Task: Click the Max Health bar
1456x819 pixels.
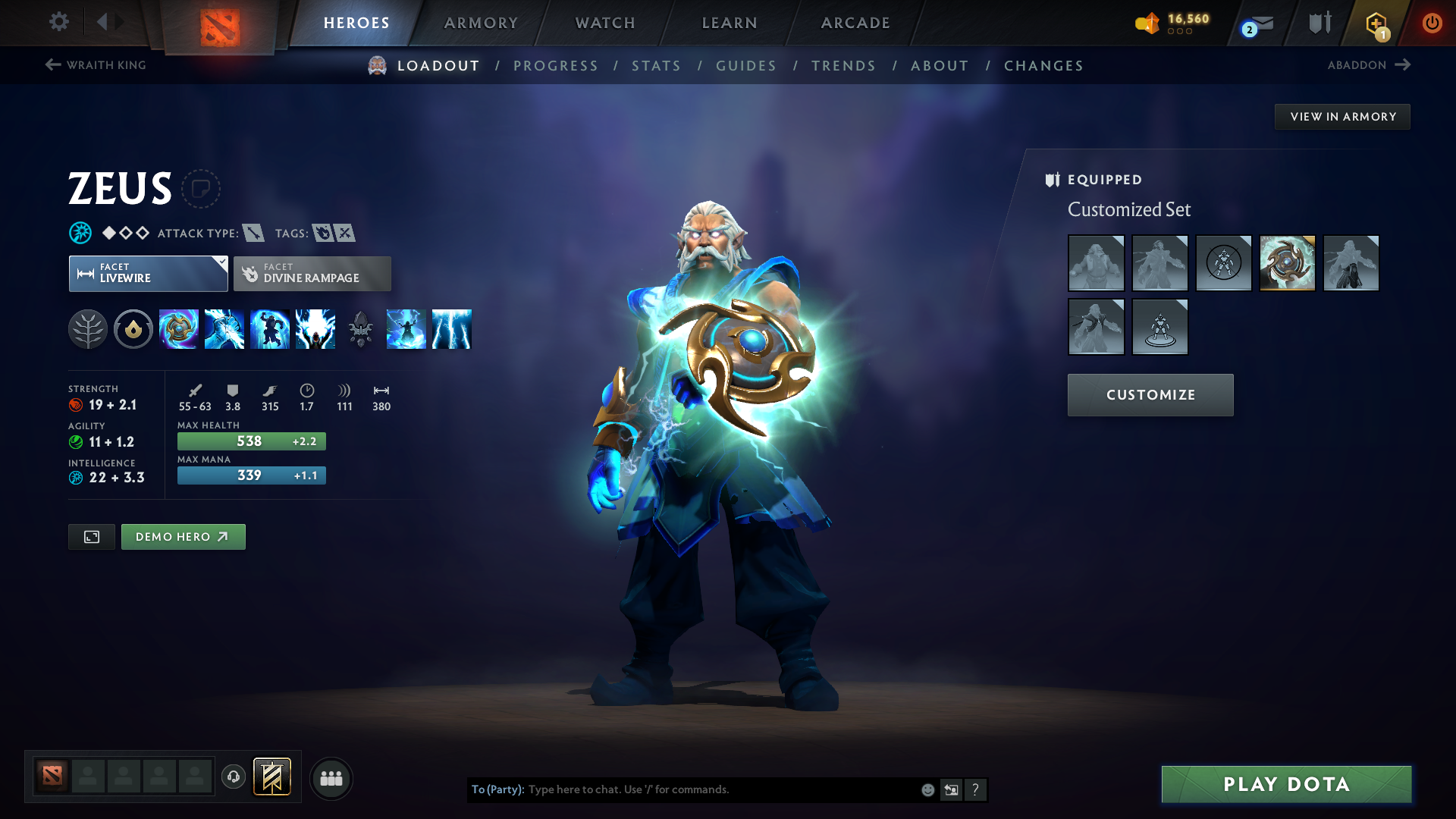Action: [x=251, y=441]
